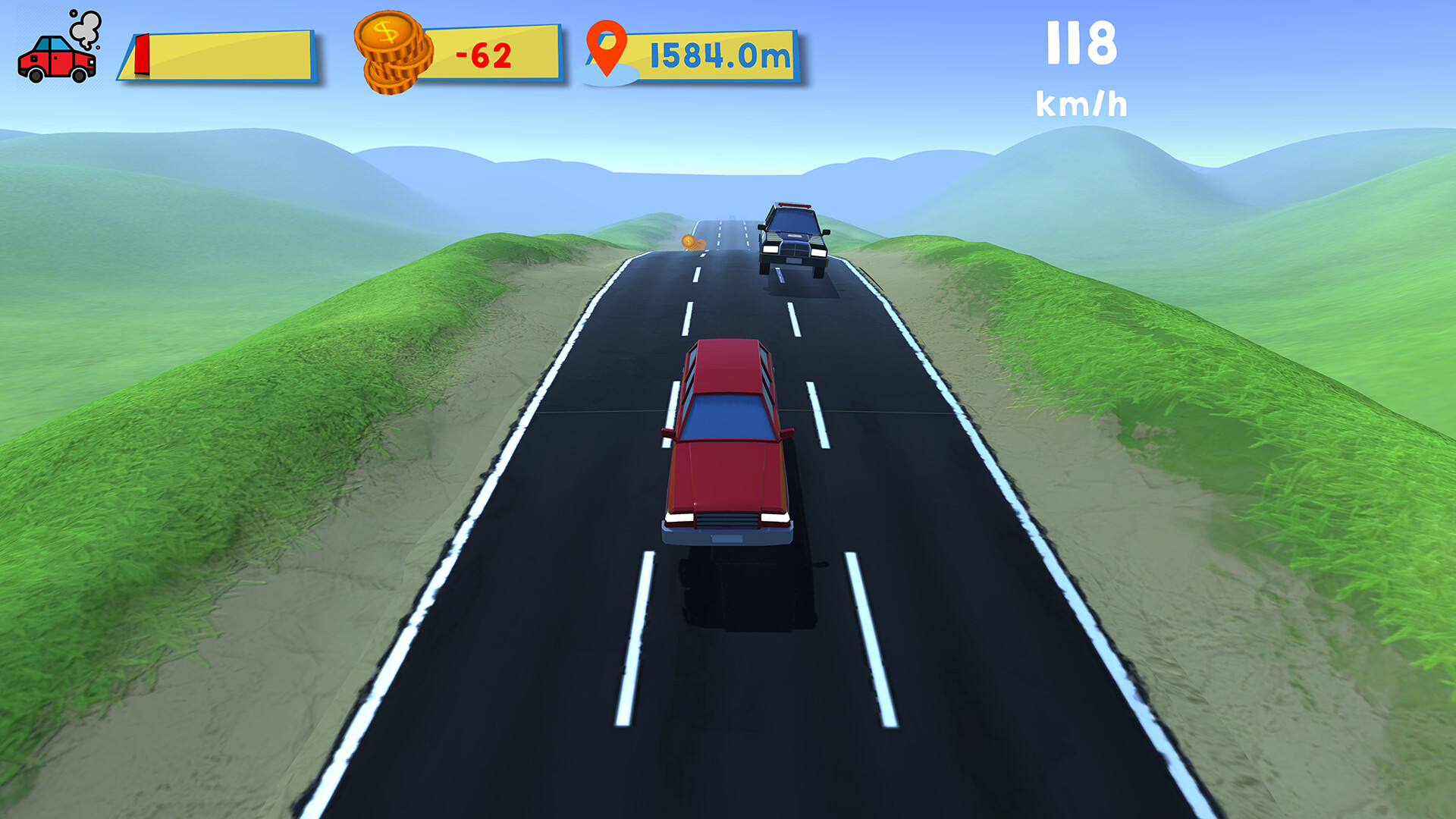Click the coin pickup on the road ahead
Viewport: 1456px width, 819px height.
point(692,242)
